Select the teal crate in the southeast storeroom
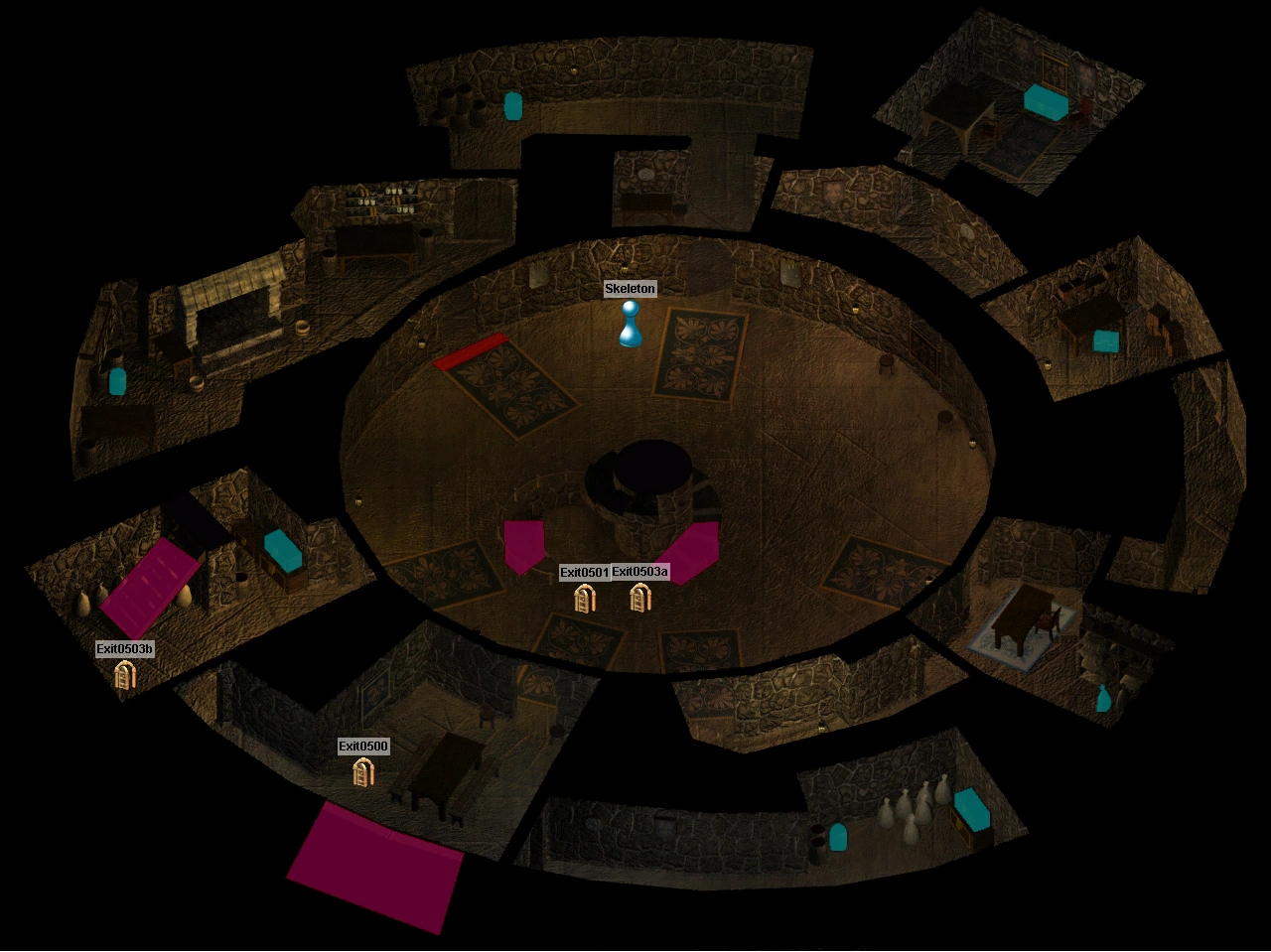This screenshot has height=952, width=1271. click(x=972, y=808)
